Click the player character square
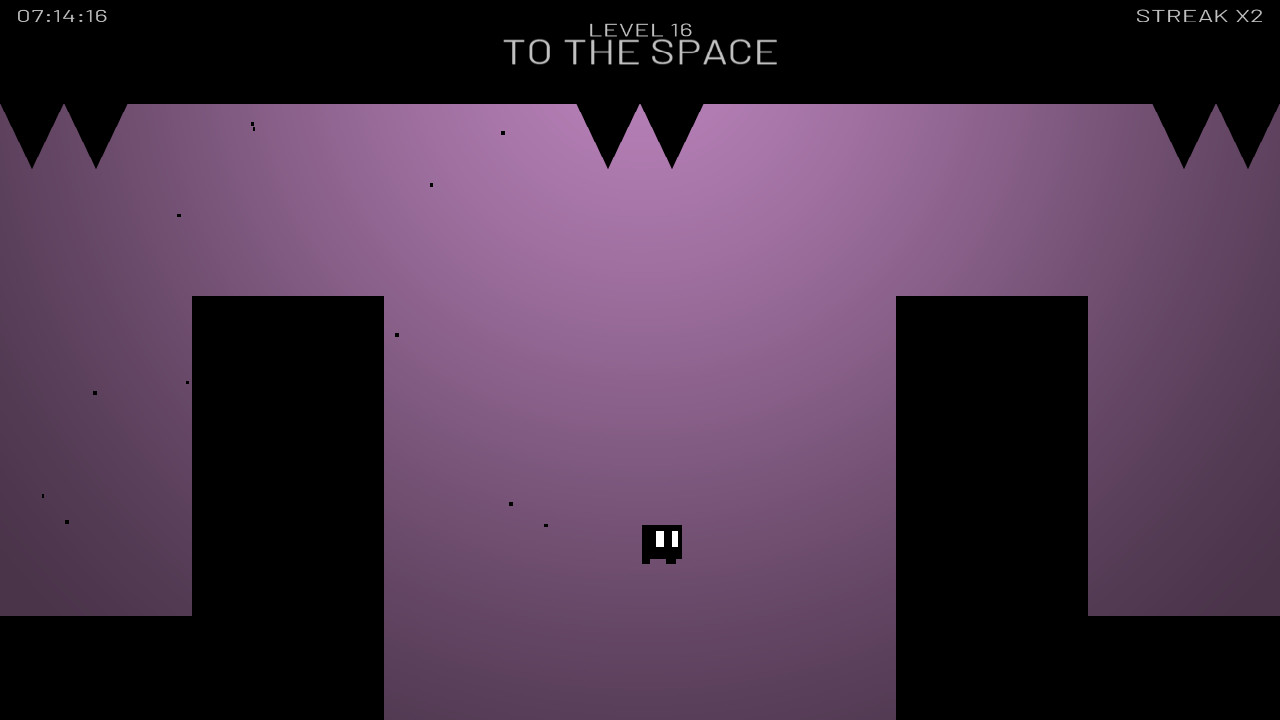The height and width of the screenshot is (720, 1280). pos(662,543)
